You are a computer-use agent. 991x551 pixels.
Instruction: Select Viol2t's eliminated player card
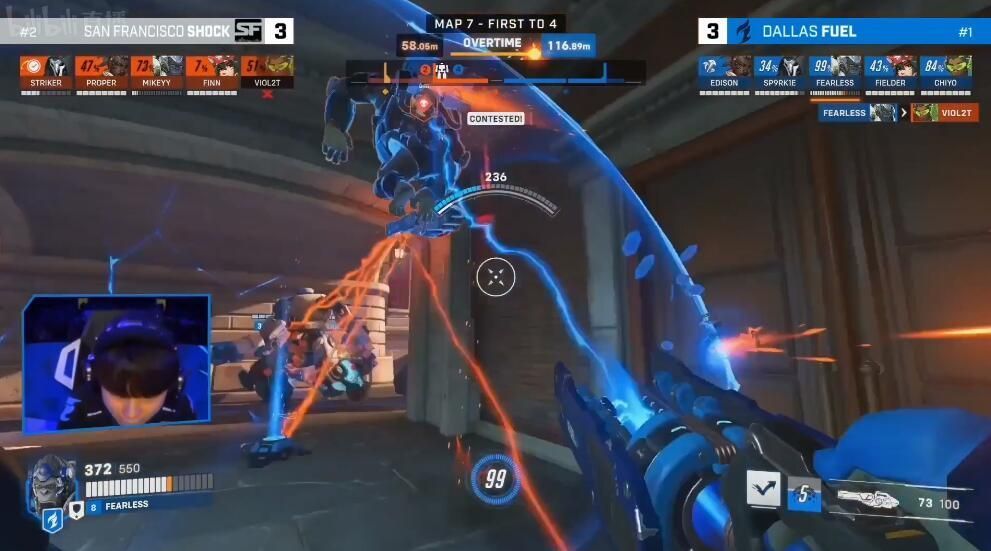point(266,70)
